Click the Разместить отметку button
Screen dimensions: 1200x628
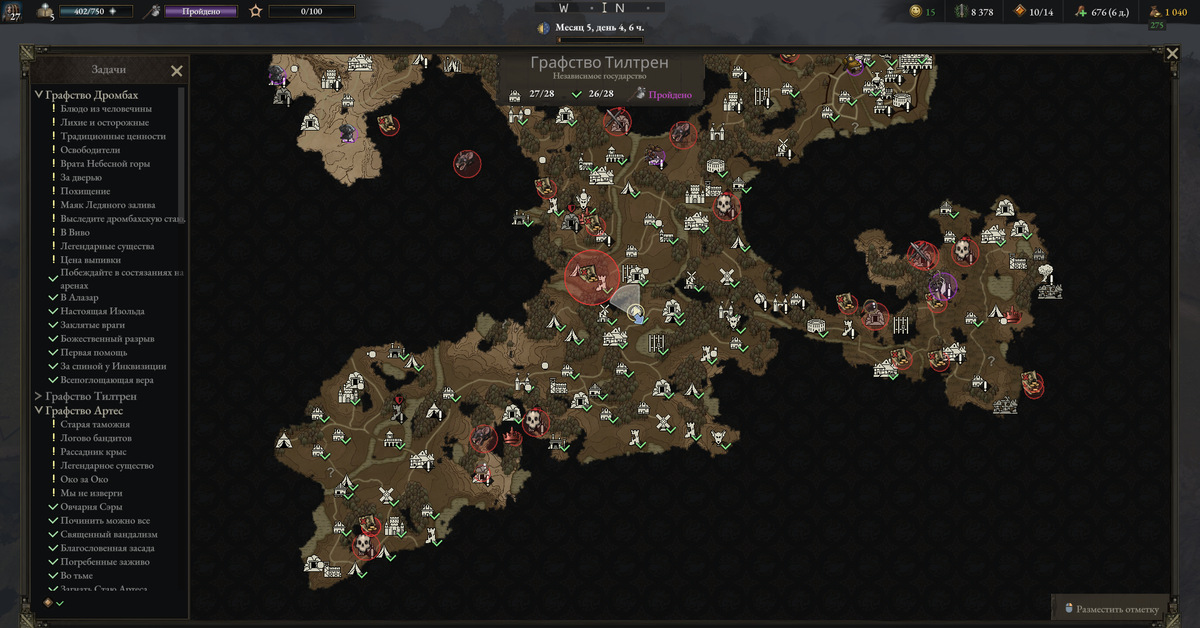[x=1111, y=609]
